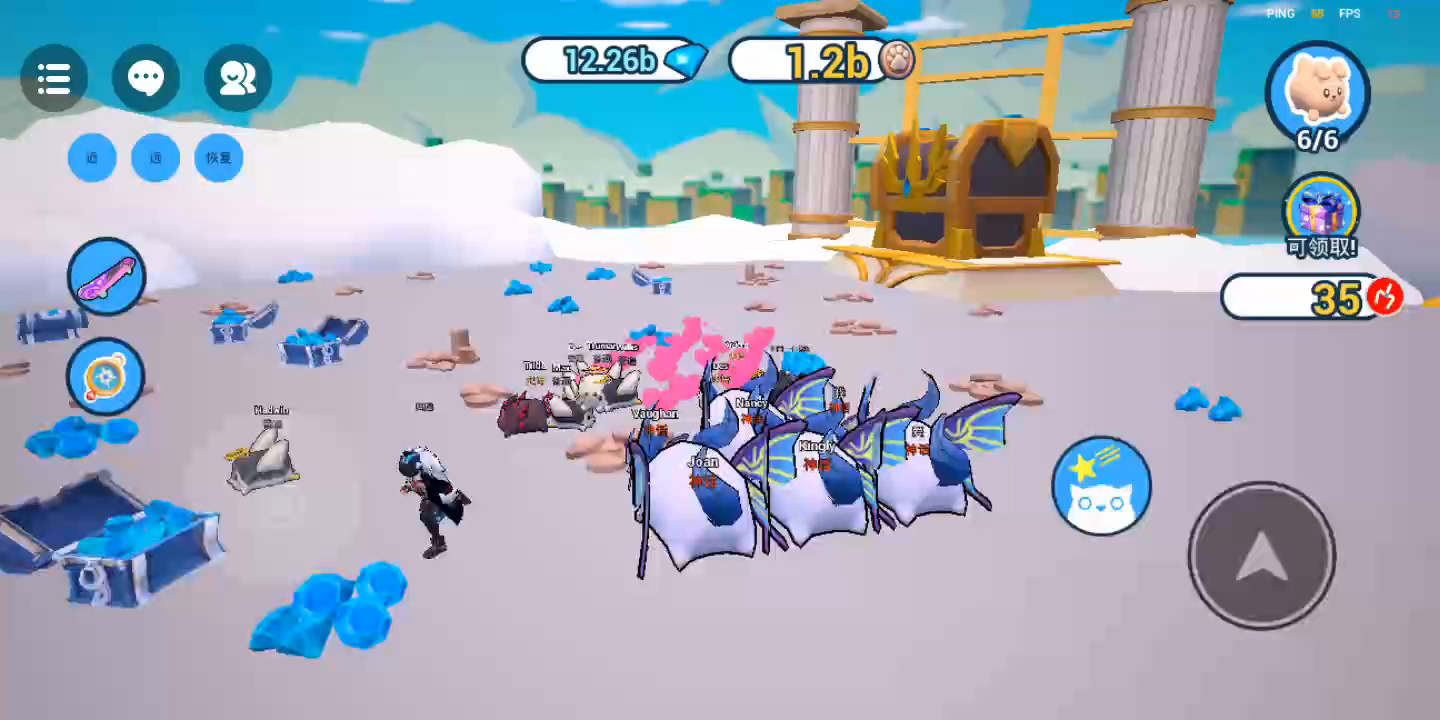The width and height of the screenshot is (1440, 720).
Task: Tap the 近 near camera button
Action: [x=92, y=158]
